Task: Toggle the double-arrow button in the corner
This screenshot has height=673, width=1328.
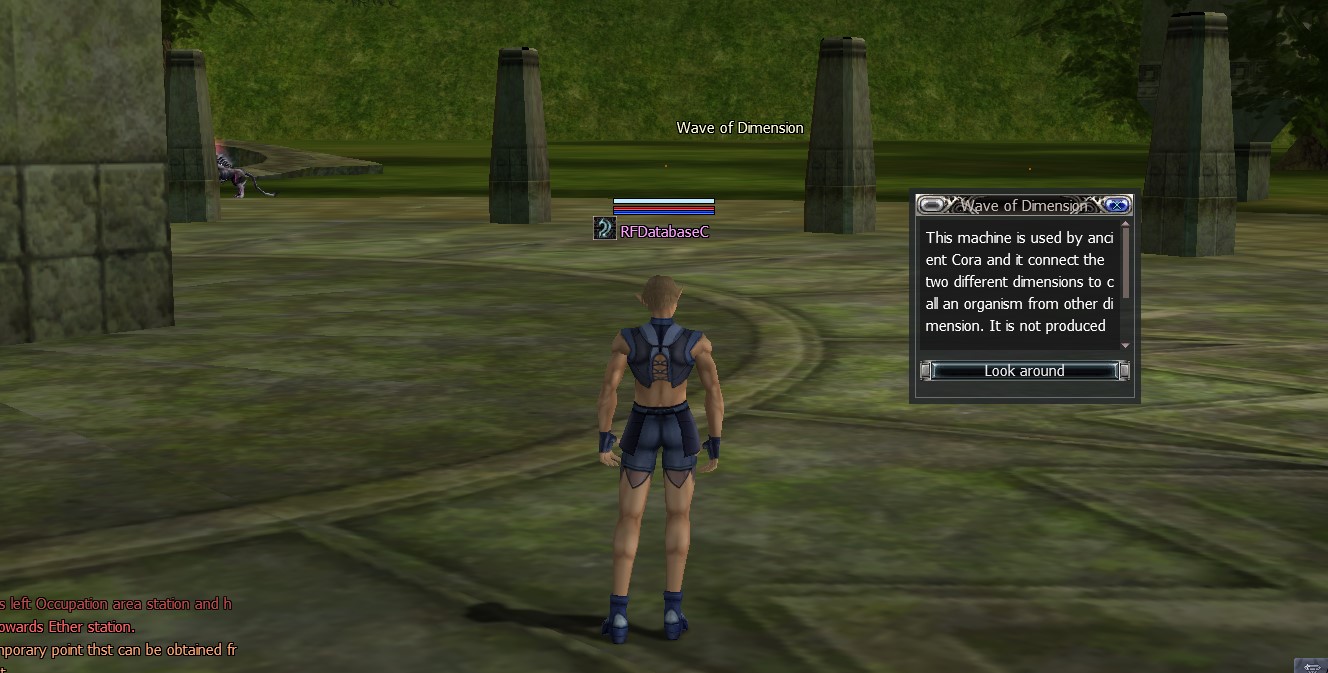Action: (1310, 665)
